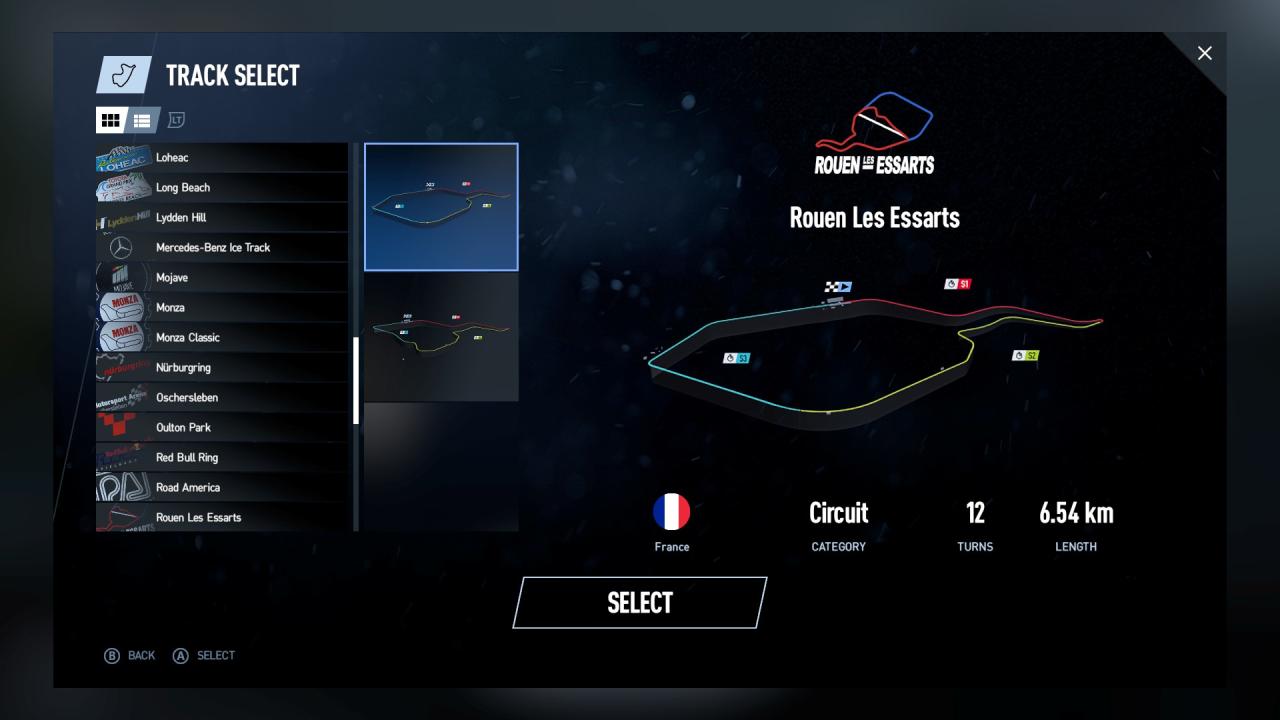Pick Oulton Park from the list
The image size is (1280, 720).
click(x=222, y=427)
